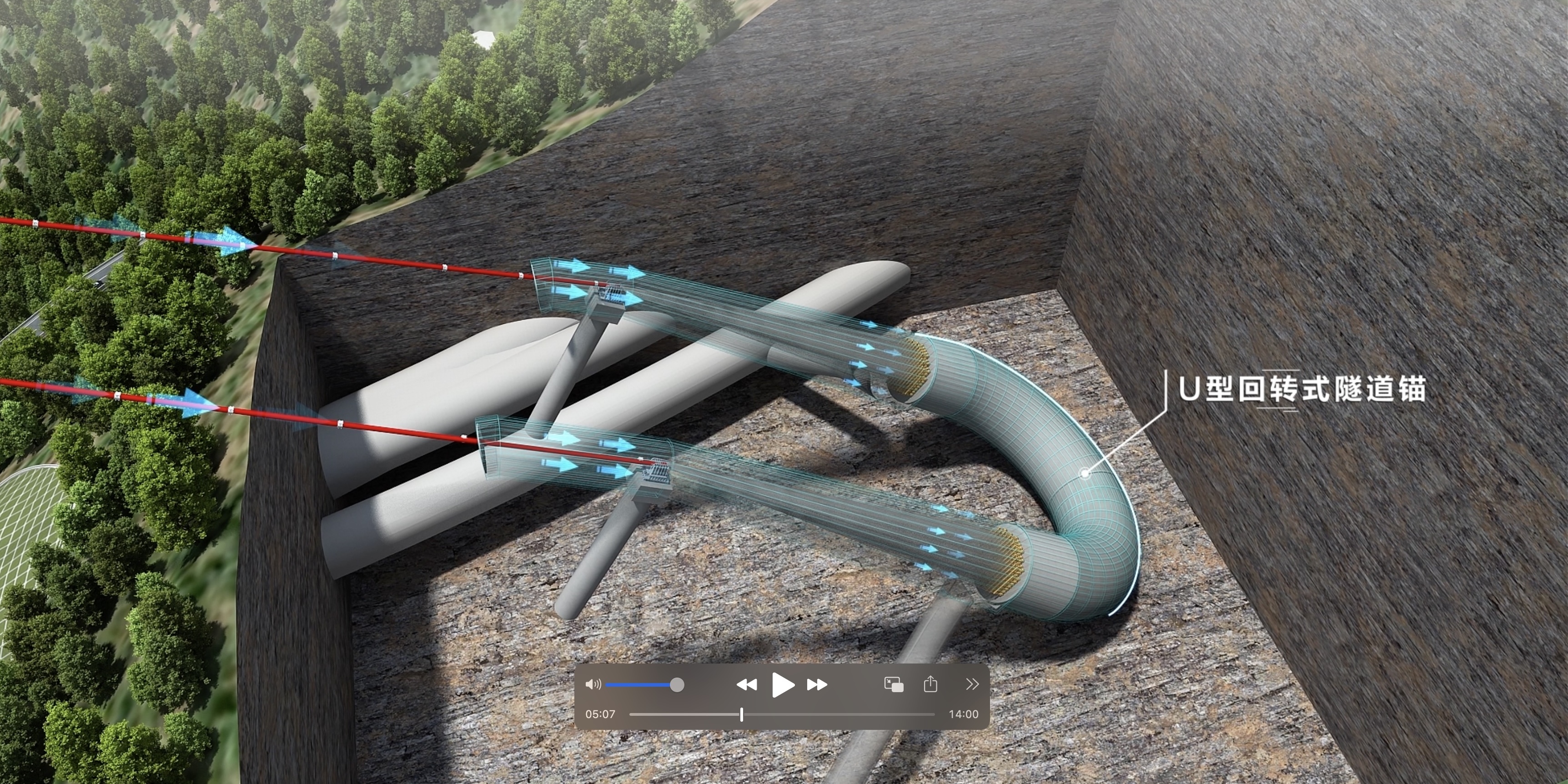Enable picture-in-picture mode
This screenshot has height=784, width=1568.
pos(894,685)
